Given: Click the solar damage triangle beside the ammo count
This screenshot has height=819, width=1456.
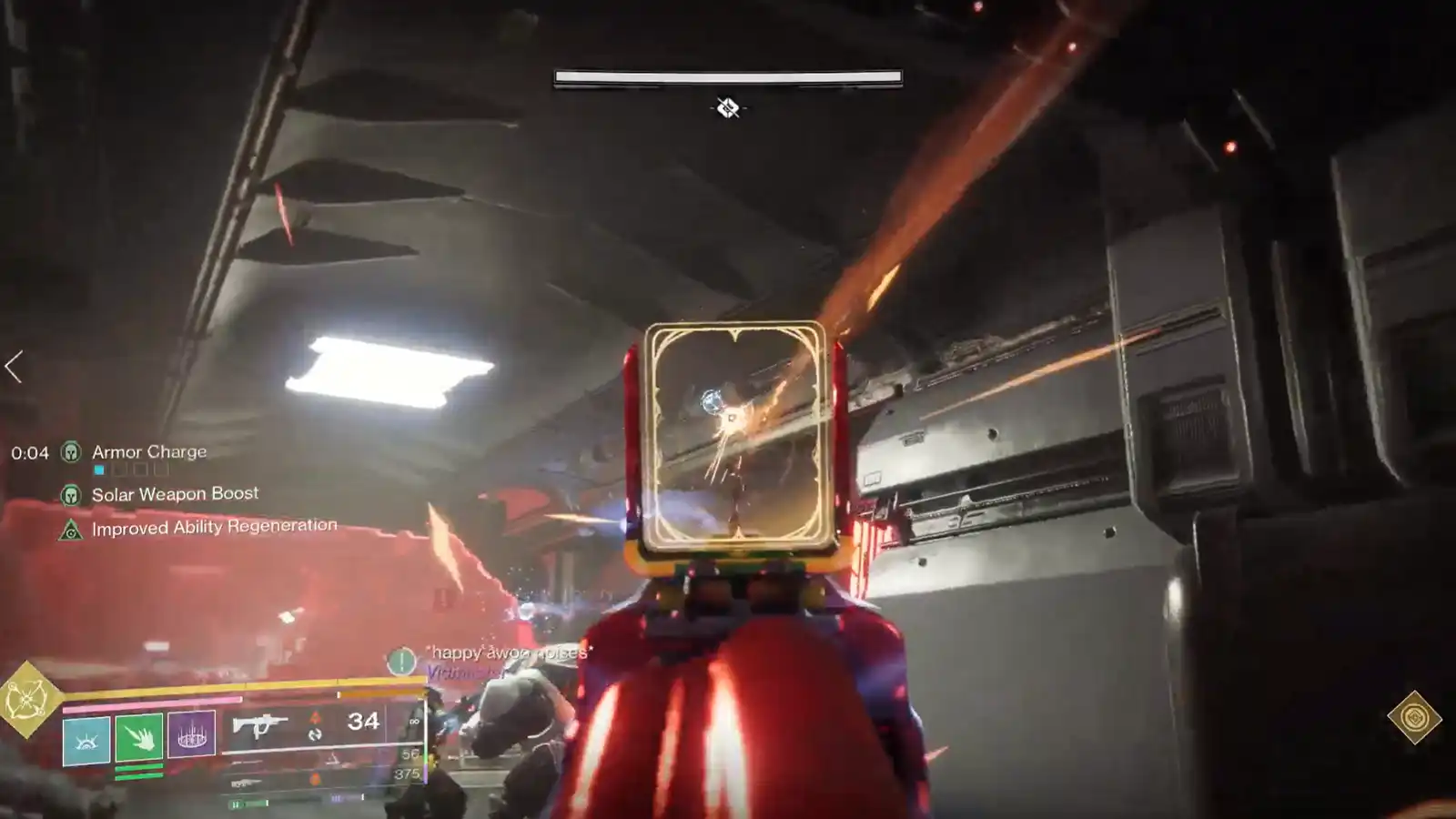Looking at the screenshot, I should pyautogui.click(x=315, y=719).
